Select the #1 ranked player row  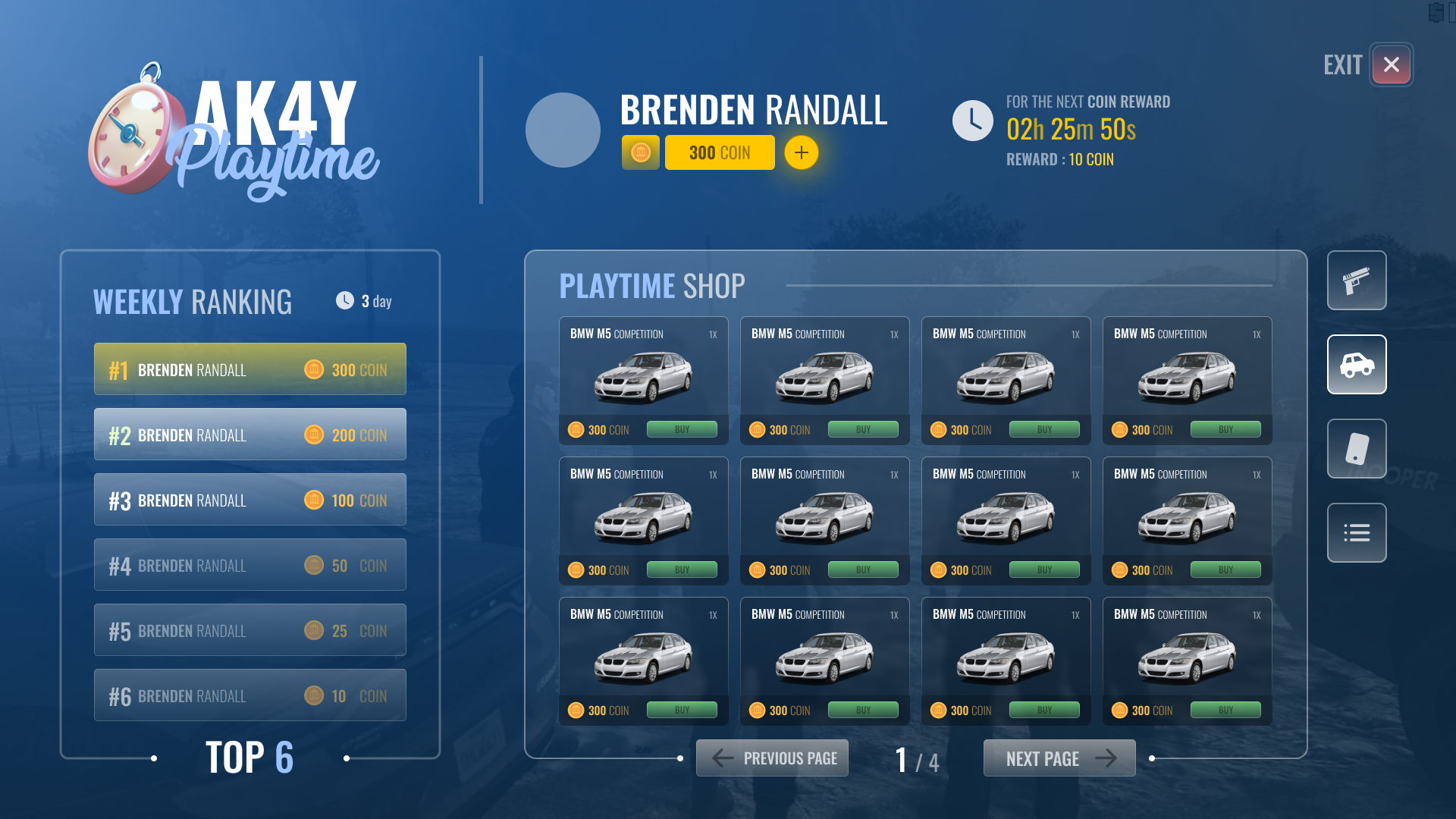249,369
